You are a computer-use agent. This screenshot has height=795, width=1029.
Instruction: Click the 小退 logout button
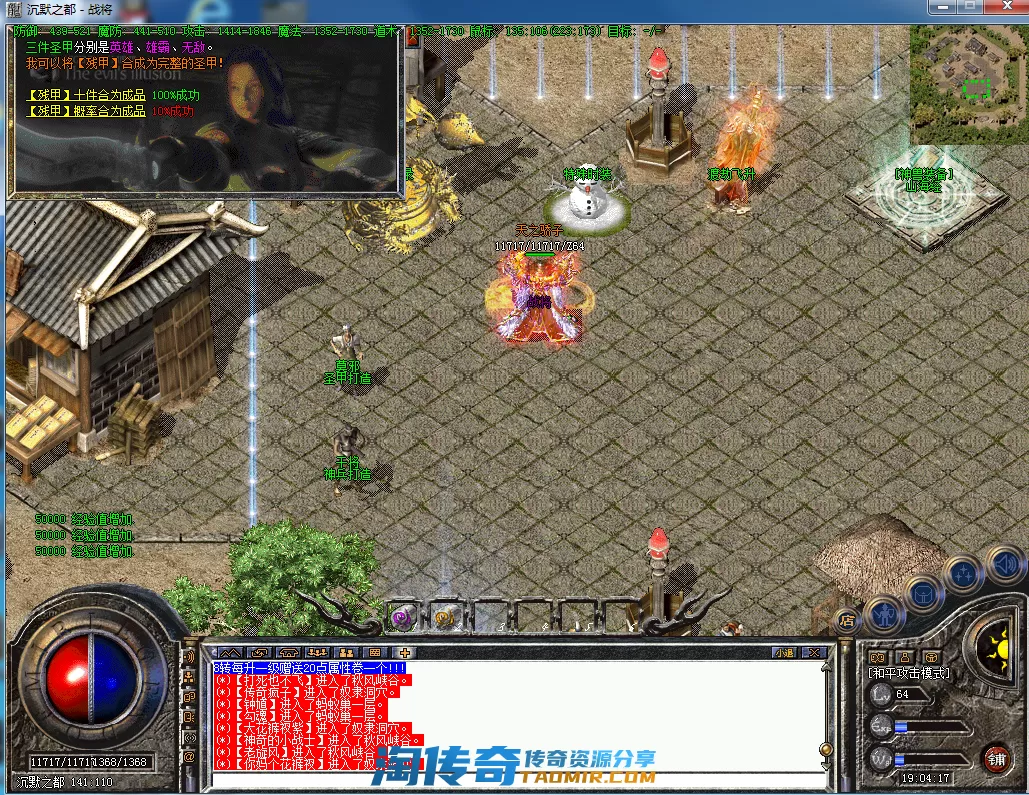pyautogui.click(x=783, y=653)
